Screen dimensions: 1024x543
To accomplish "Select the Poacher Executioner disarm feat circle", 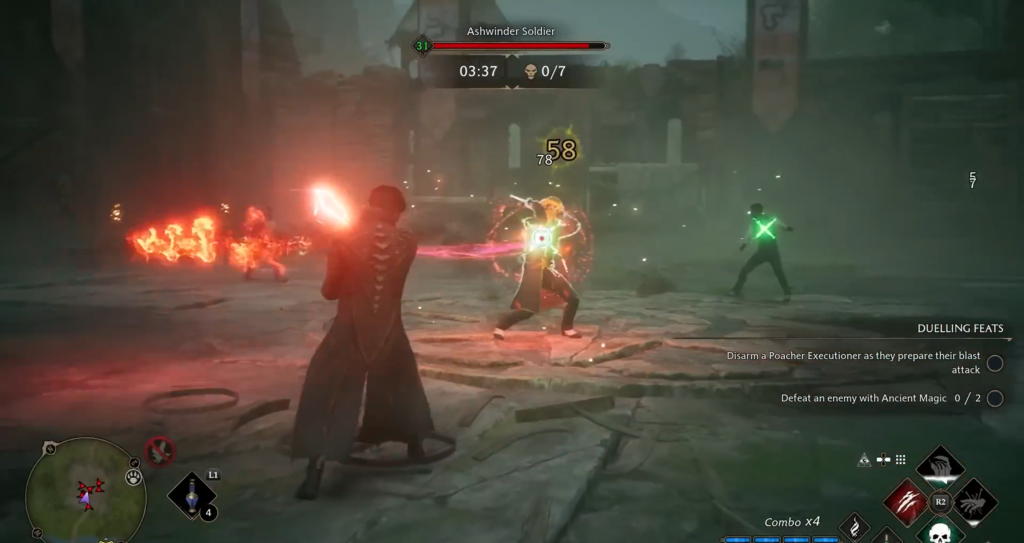I will pos(994,363).
